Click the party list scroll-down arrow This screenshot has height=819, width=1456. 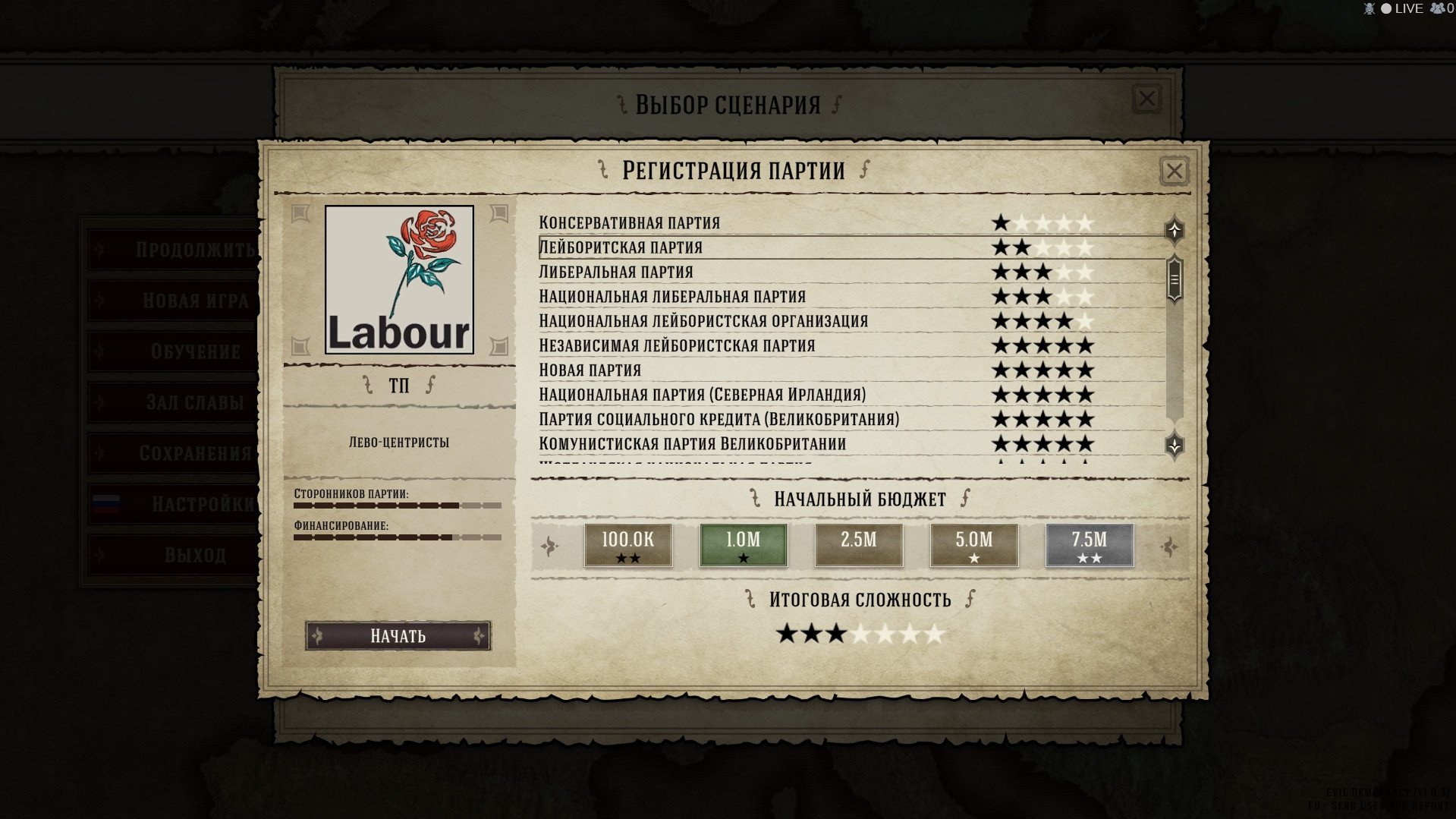(1174, 446)
